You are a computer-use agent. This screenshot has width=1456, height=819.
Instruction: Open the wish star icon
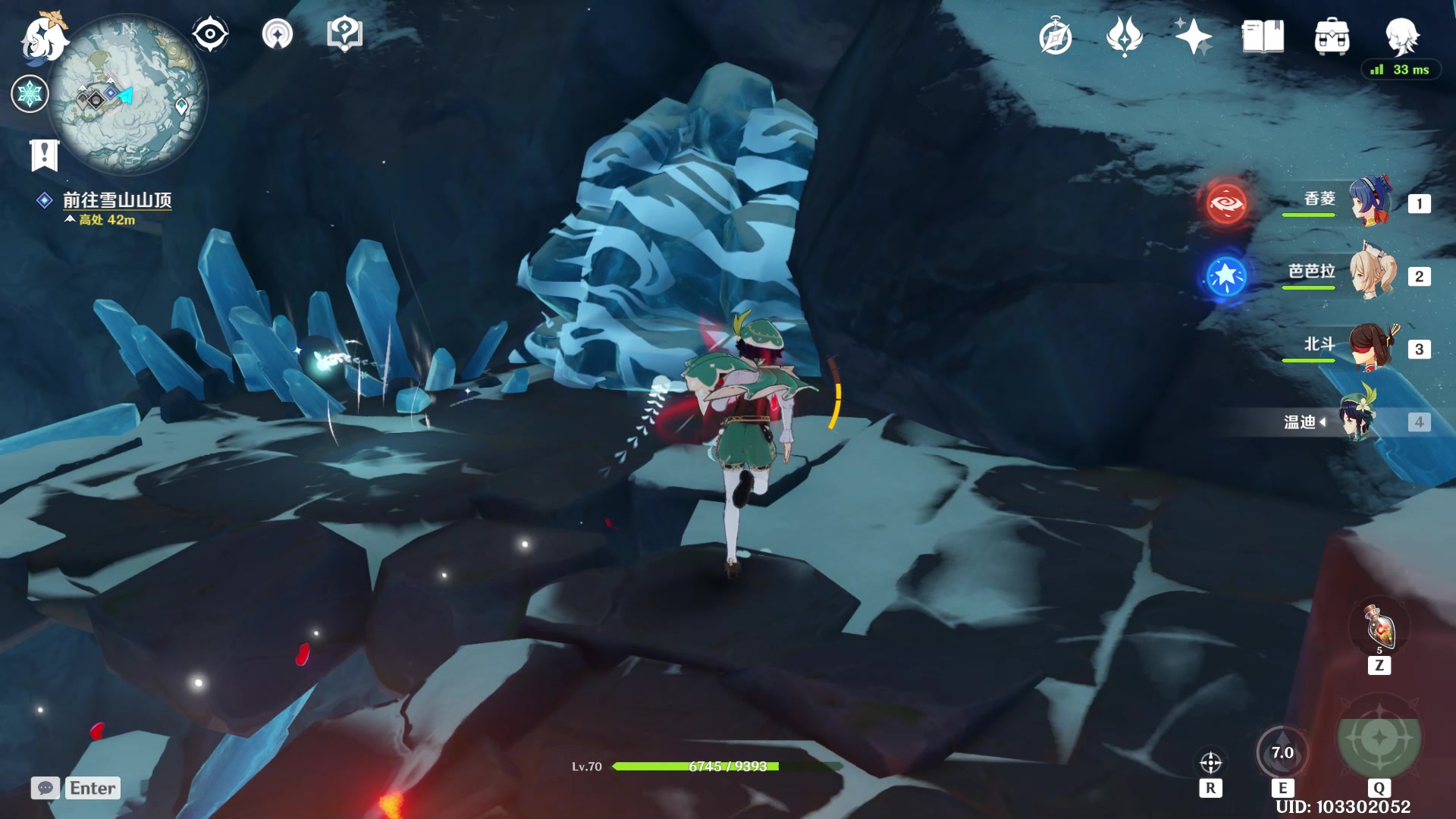pos(1193,36)
